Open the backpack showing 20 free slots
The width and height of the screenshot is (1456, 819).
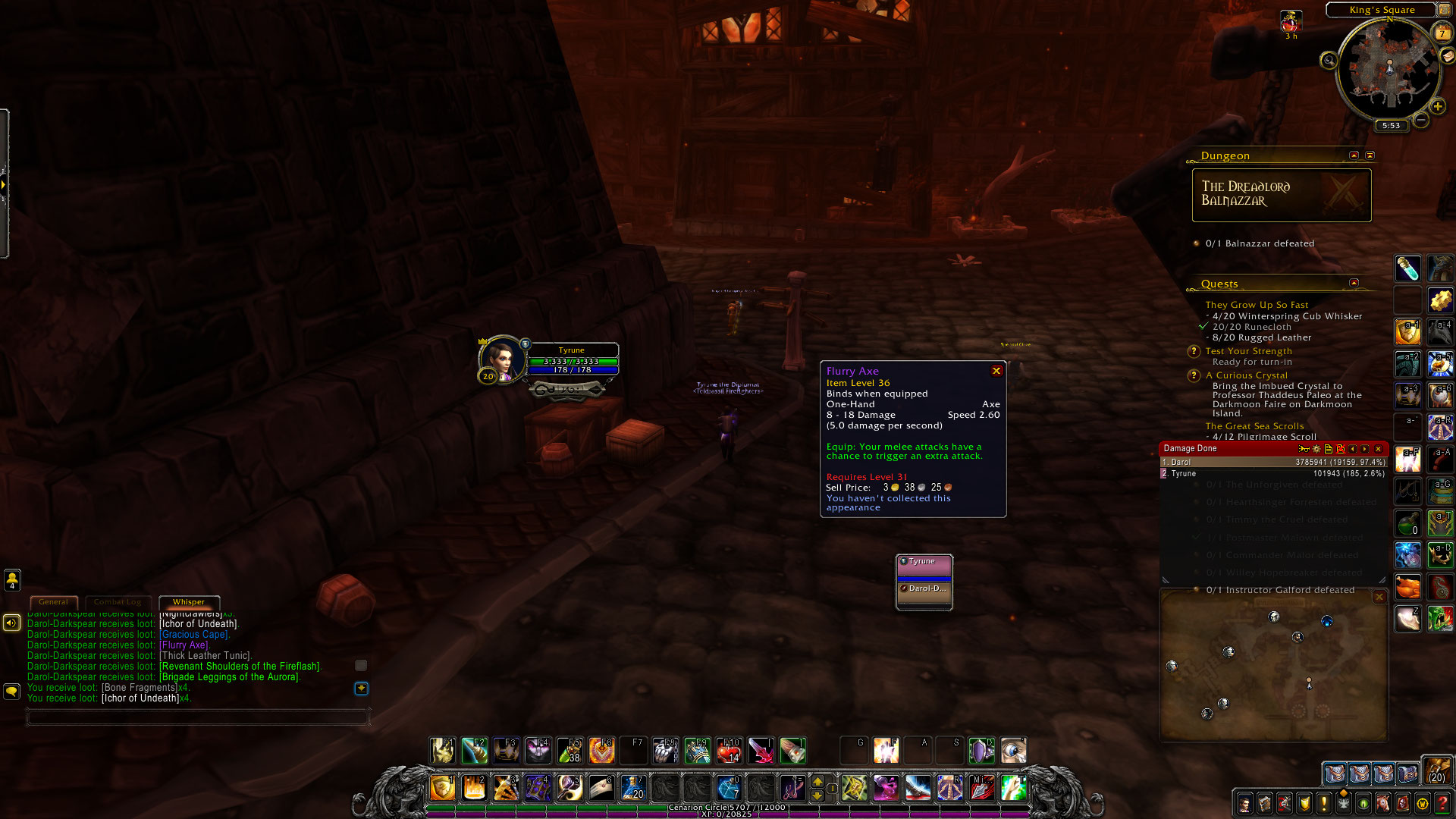(x=1436, y=770)
